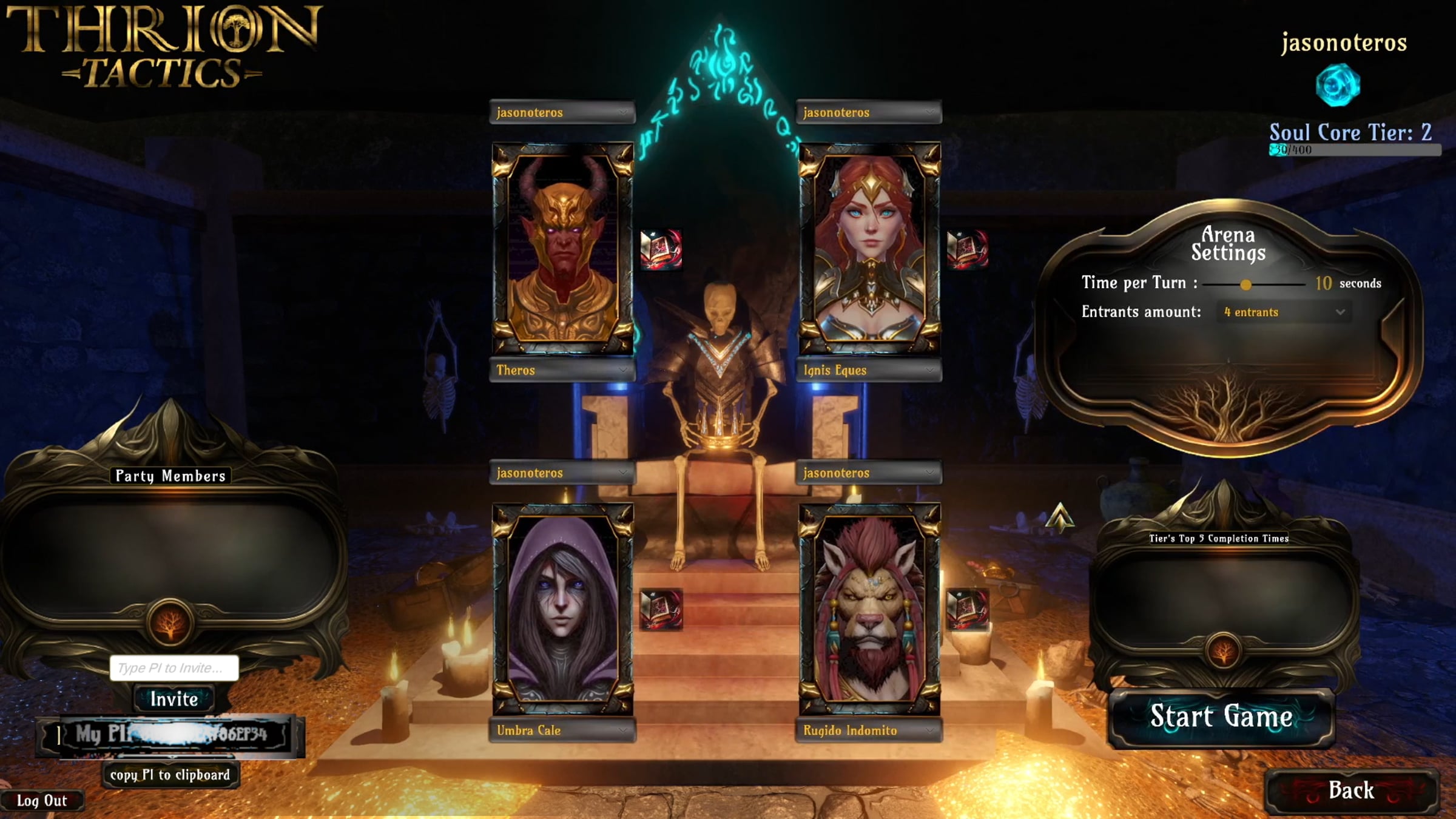Open the Theros character dropdown

(x=562, y=370)
